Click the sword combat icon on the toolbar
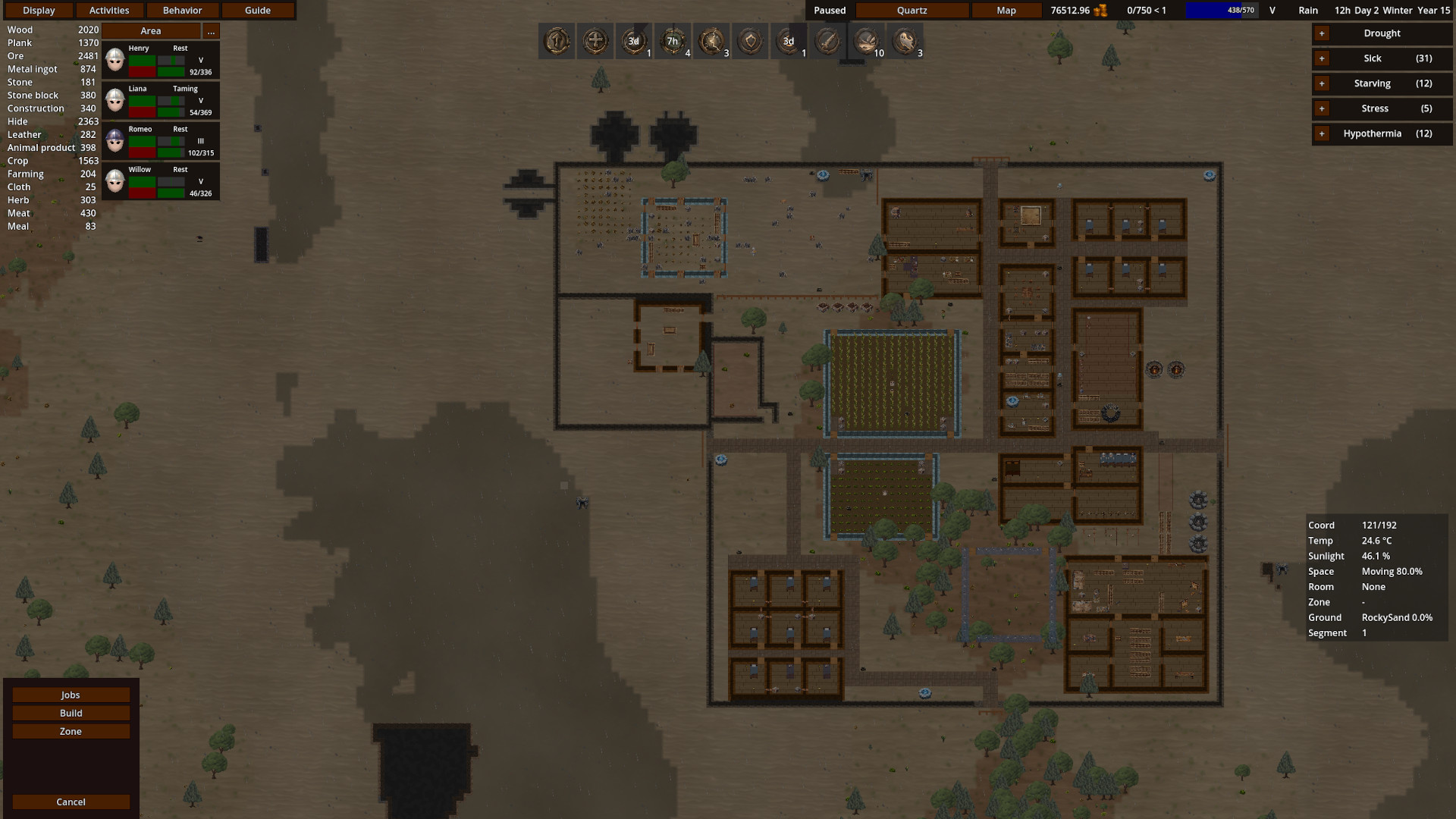 (826, 41)
